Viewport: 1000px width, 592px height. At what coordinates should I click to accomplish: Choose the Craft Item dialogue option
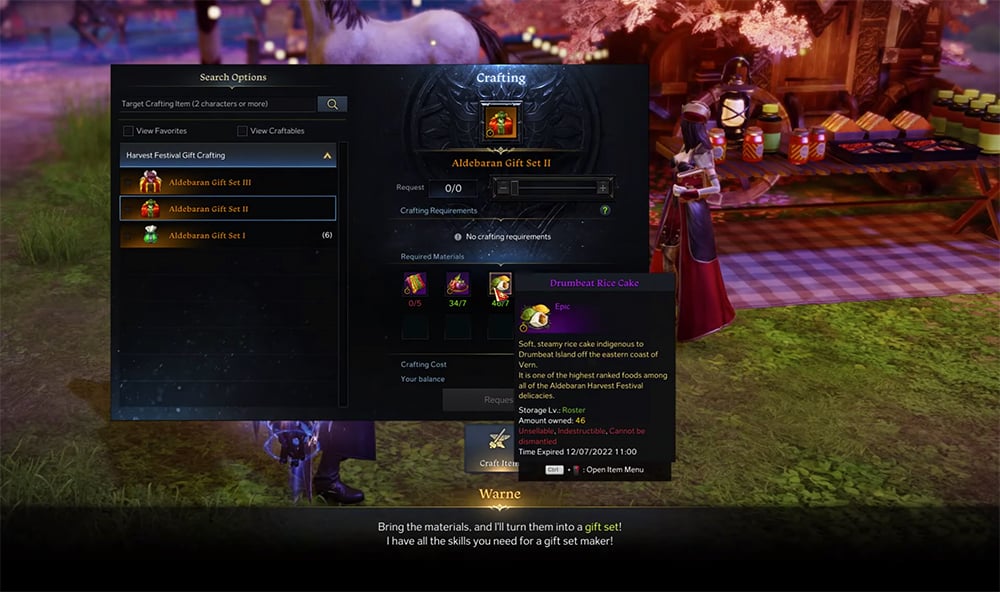pos(499,446)
